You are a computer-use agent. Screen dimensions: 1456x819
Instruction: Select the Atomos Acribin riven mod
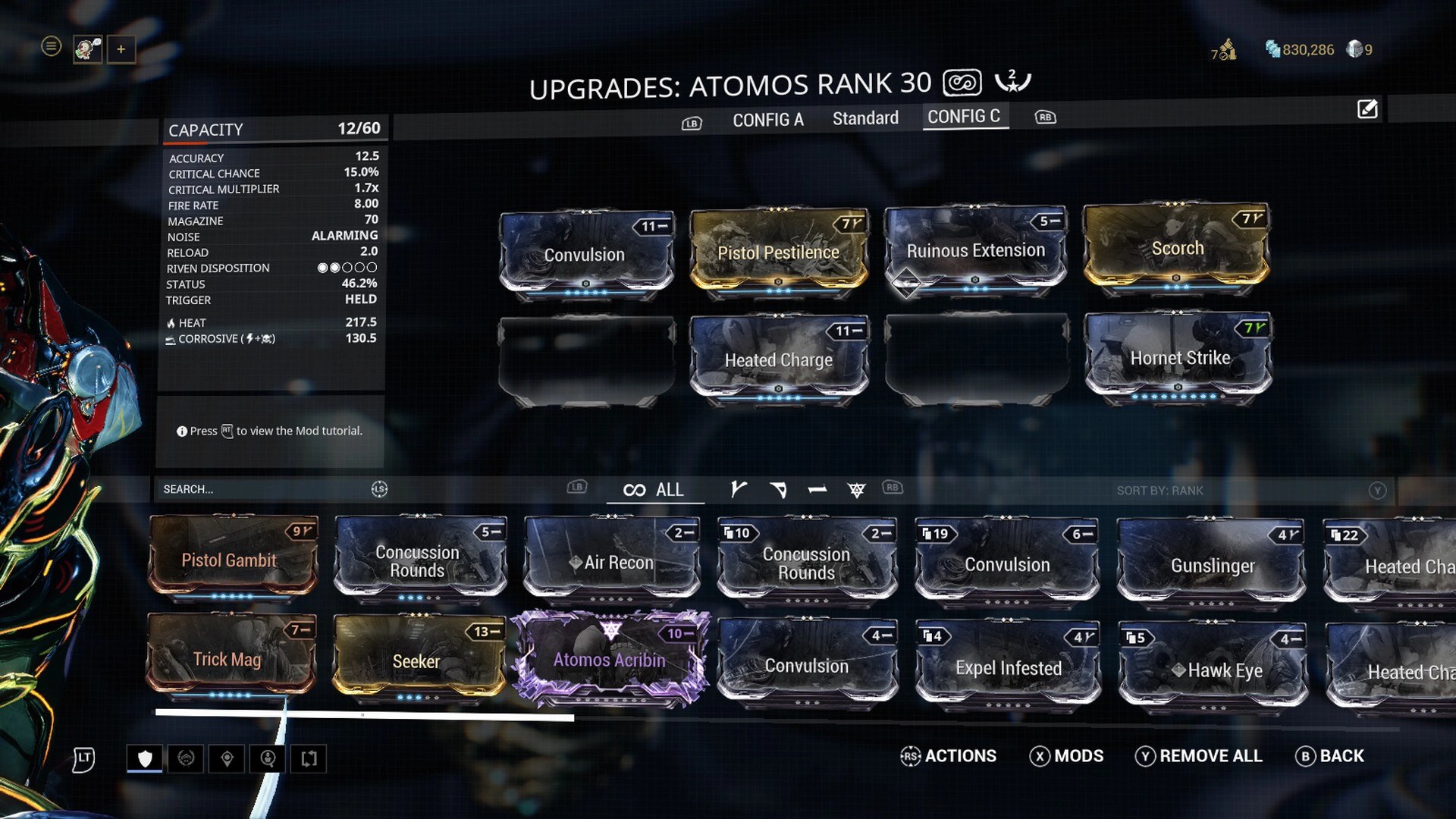[x=610, y=659]
